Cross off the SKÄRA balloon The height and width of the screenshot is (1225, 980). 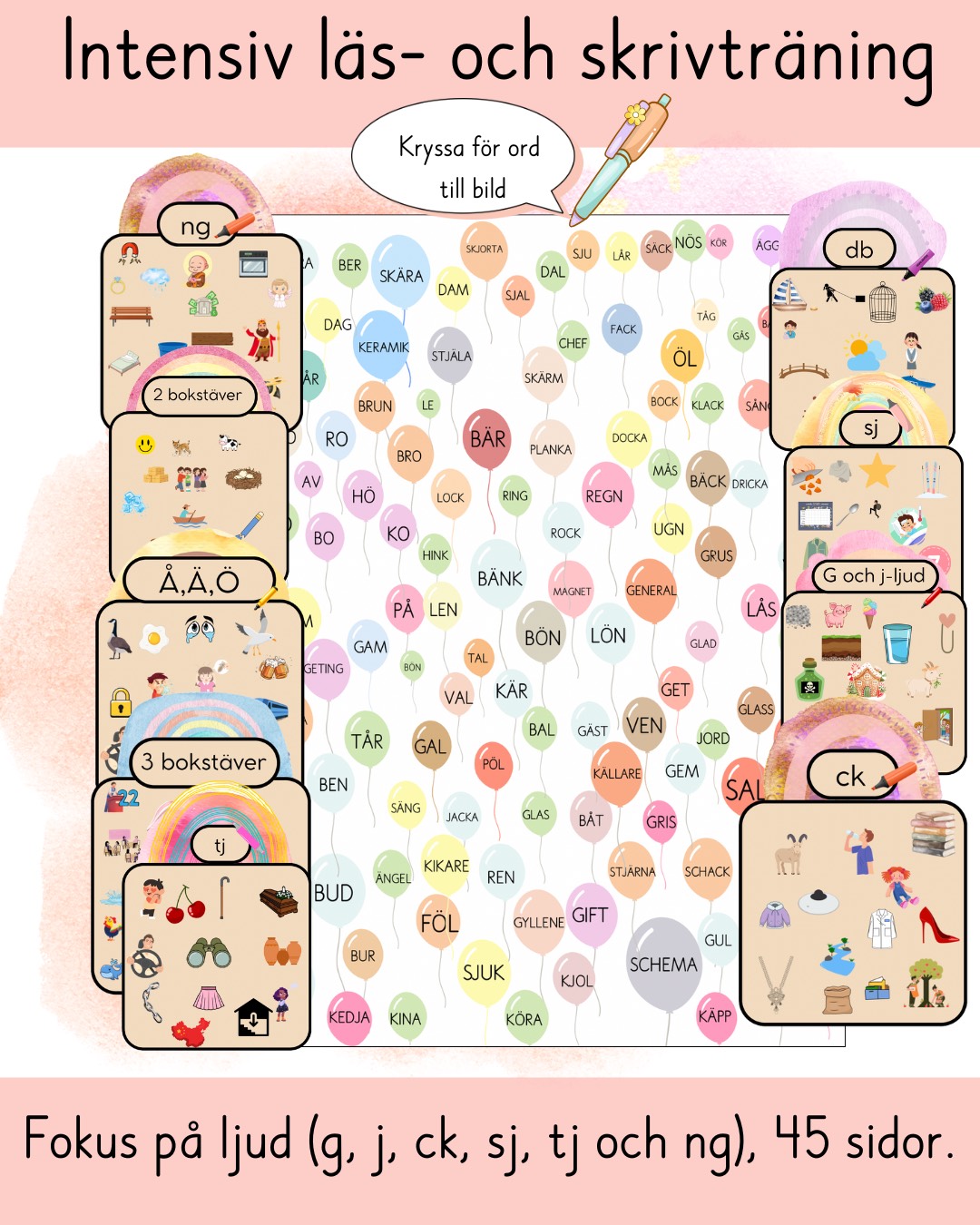pos(400,275)
